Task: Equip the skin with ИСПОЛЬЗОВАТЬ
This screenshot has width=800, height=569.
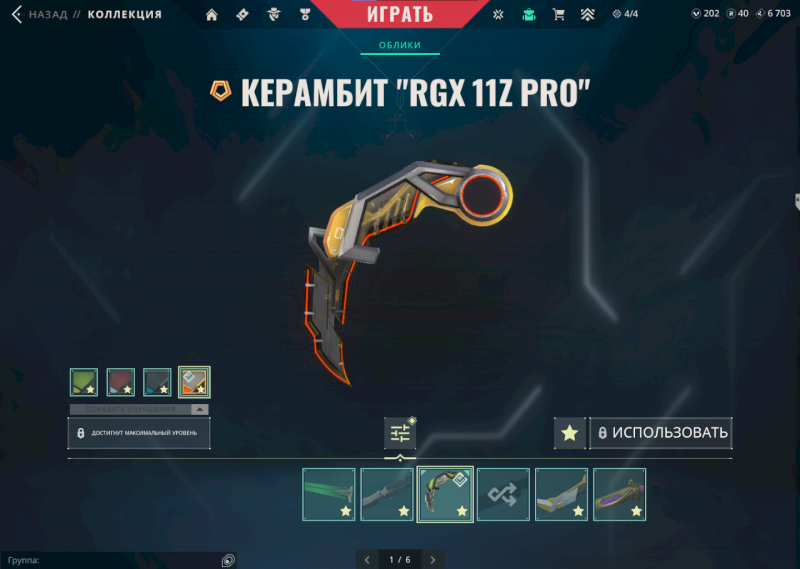Action: [x=661, y=433]
